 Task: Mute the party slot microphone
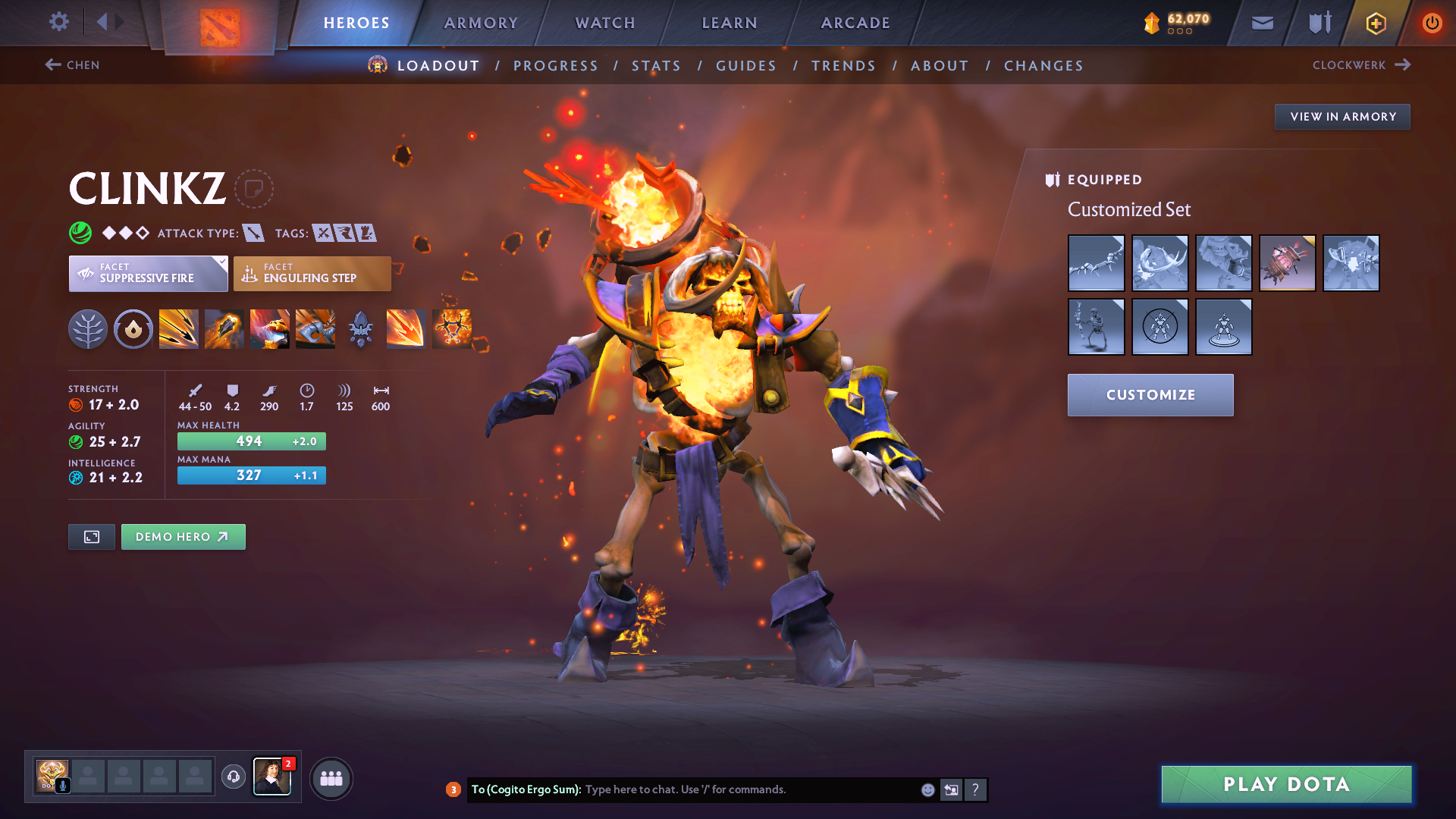(64, 786)
